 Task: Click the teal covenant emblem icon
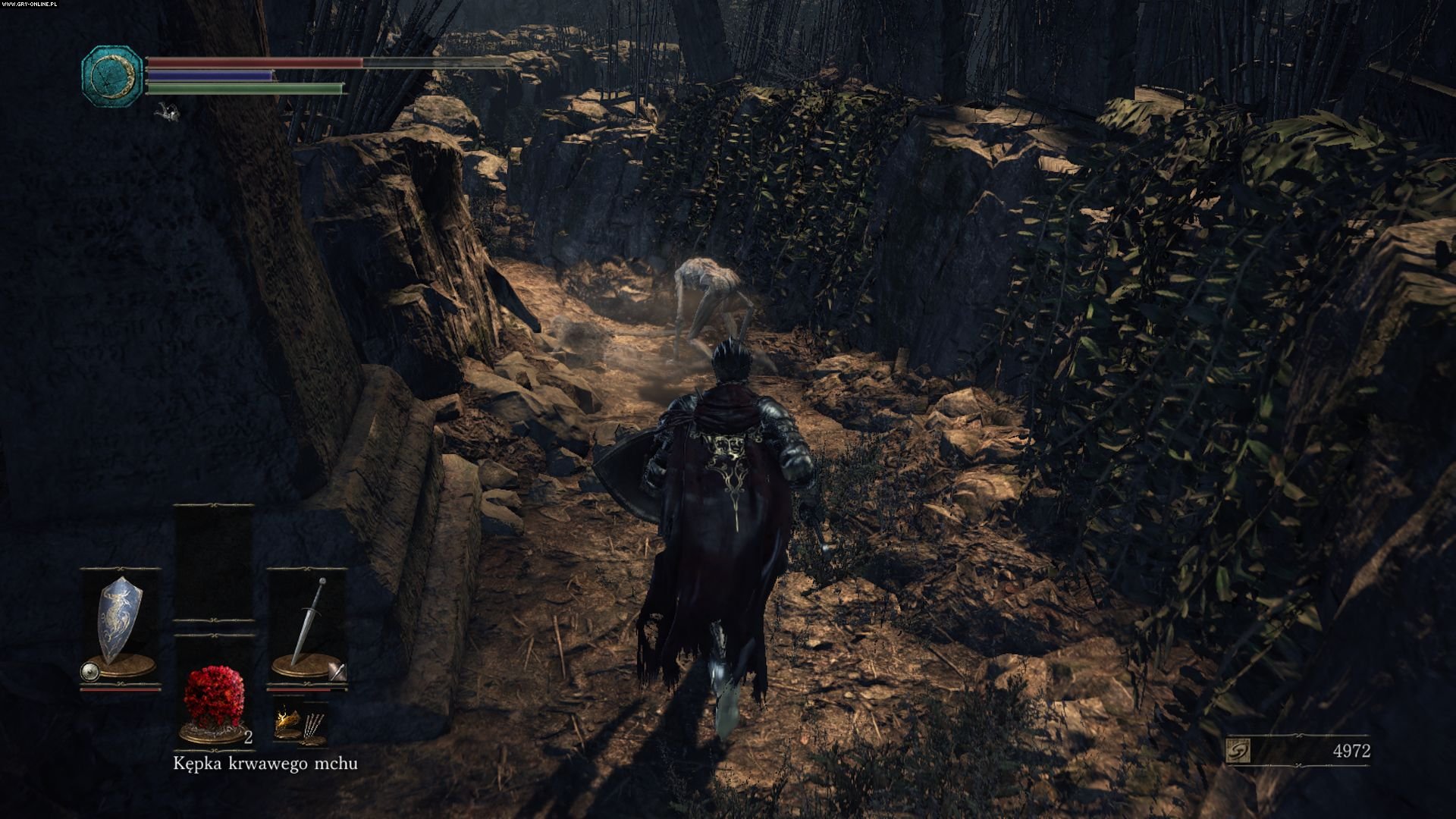pos(112,73)
